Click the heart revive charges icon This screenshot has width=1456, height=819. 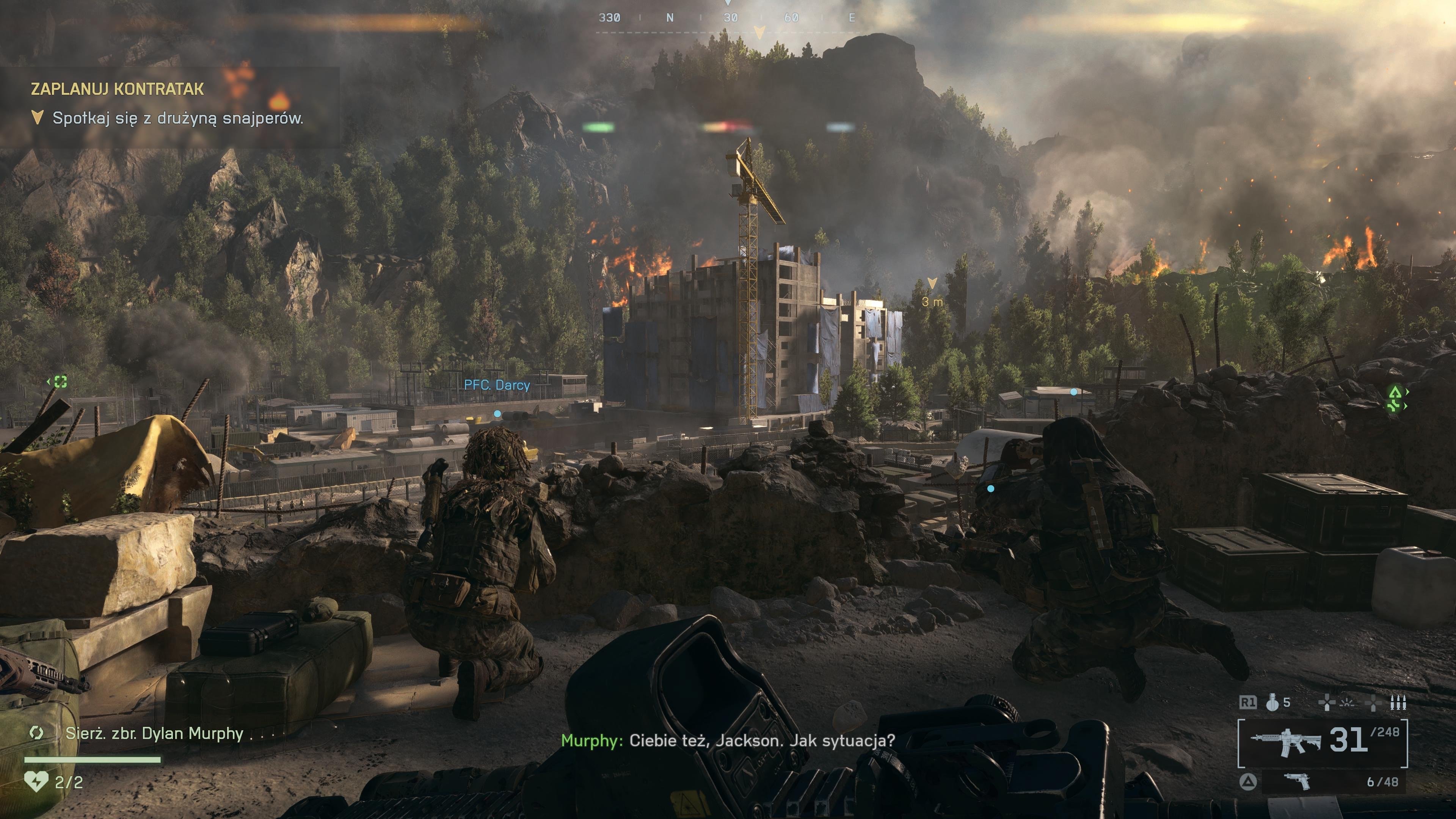coord(36,782)
